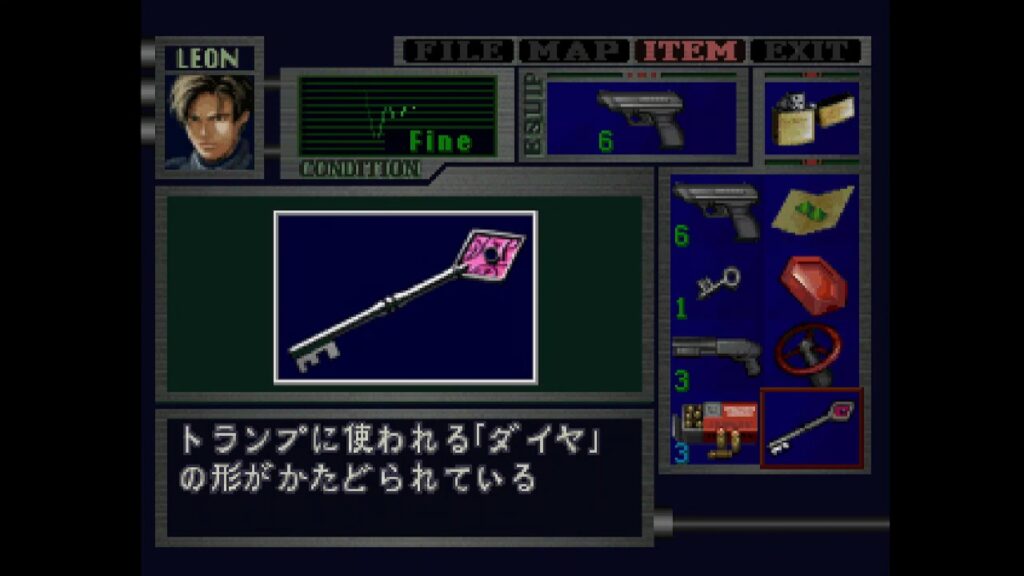
Task: Switch to the MAP tab
Action: click(575, 50)
